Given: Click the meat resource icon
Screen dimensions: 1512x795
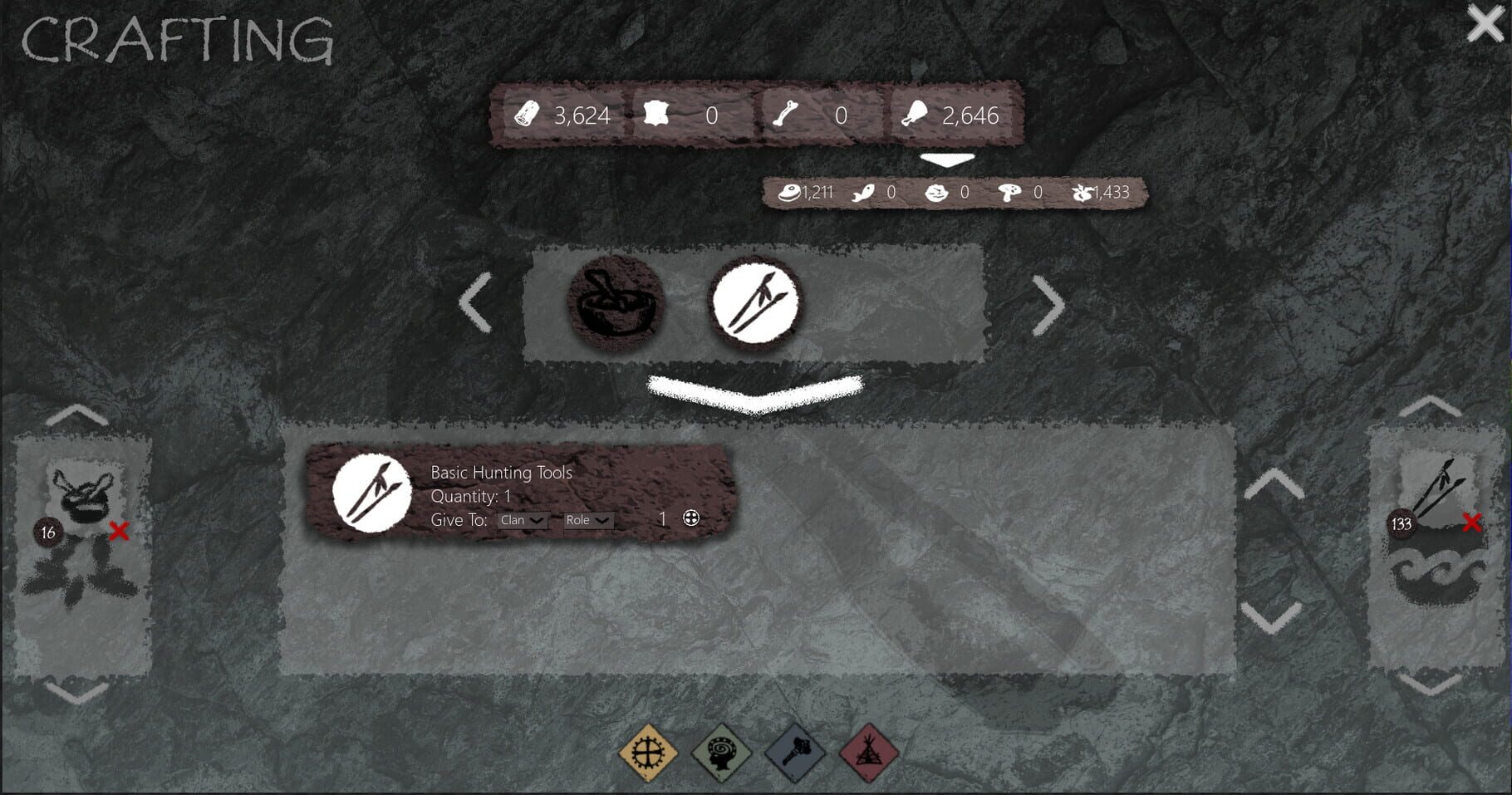Looking at the screenshot, I should tap(916, 116).
